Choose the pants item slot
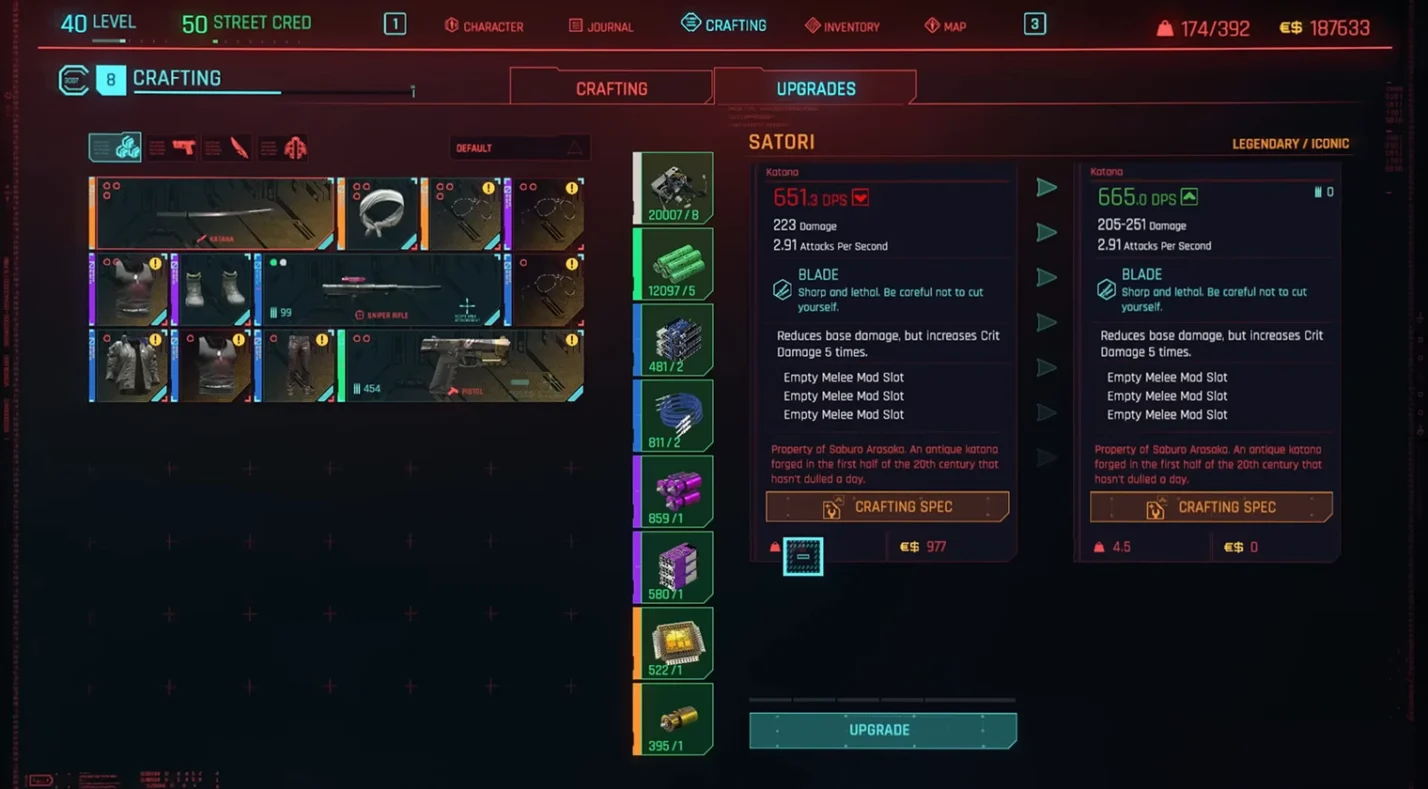This screenshot has height=789, width=1428. pyautogui.click(x=296, y=366)
